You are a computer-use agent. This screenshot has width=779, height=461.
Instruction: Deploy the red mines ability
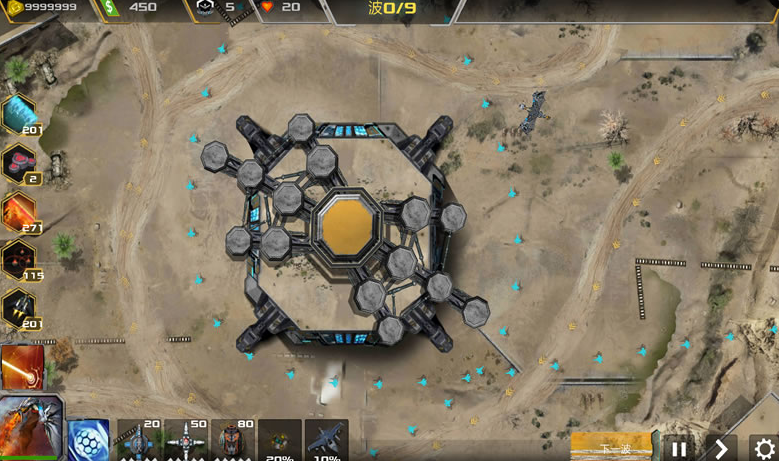tap(20, 164)
